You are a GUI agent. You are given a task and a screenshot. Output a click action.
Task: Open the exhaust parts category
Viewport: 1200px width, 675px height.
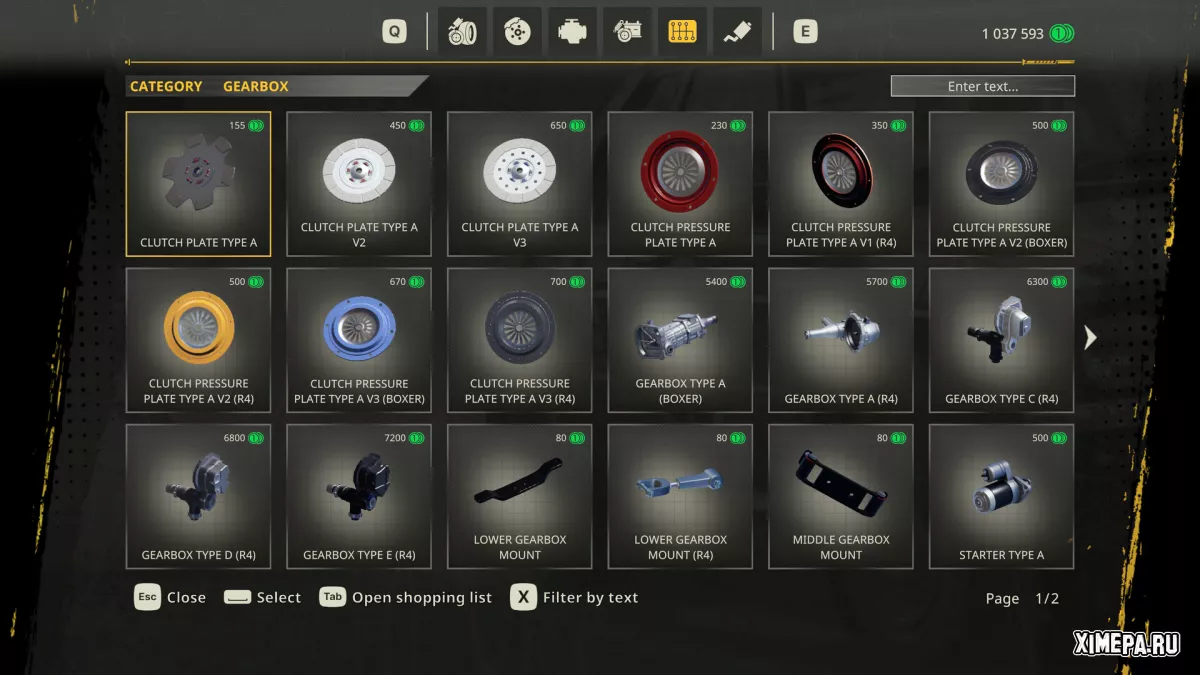pyautogui.click(x=737, y=32)
